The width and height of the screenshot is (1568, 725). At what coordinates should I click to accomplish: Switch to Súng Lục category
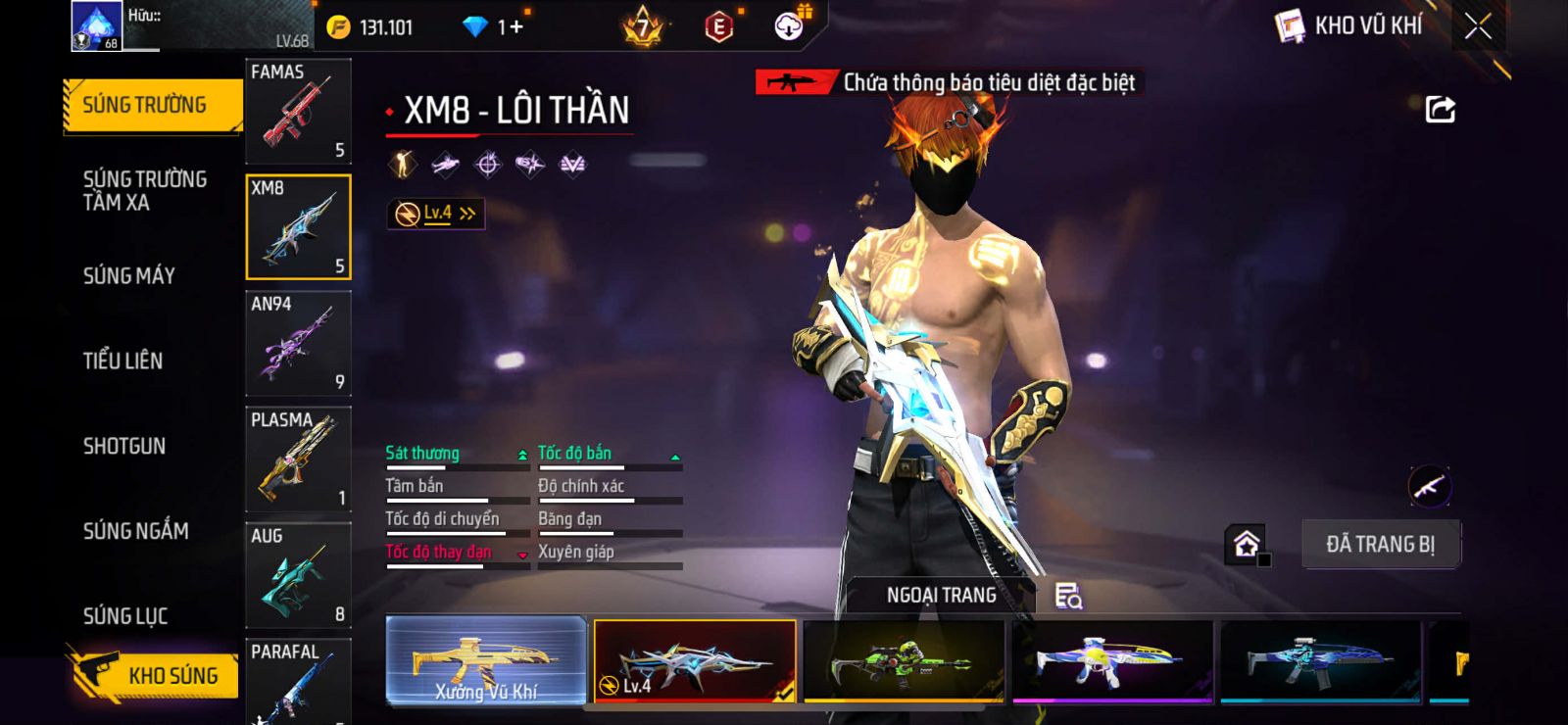tap(125, 616)
